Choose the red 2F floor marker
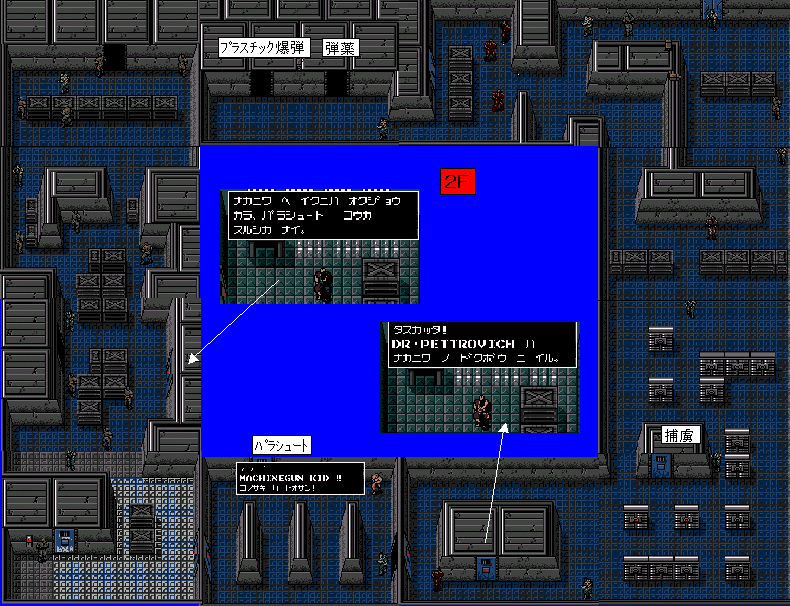This screenshot has width=790, height=606. 458,182
